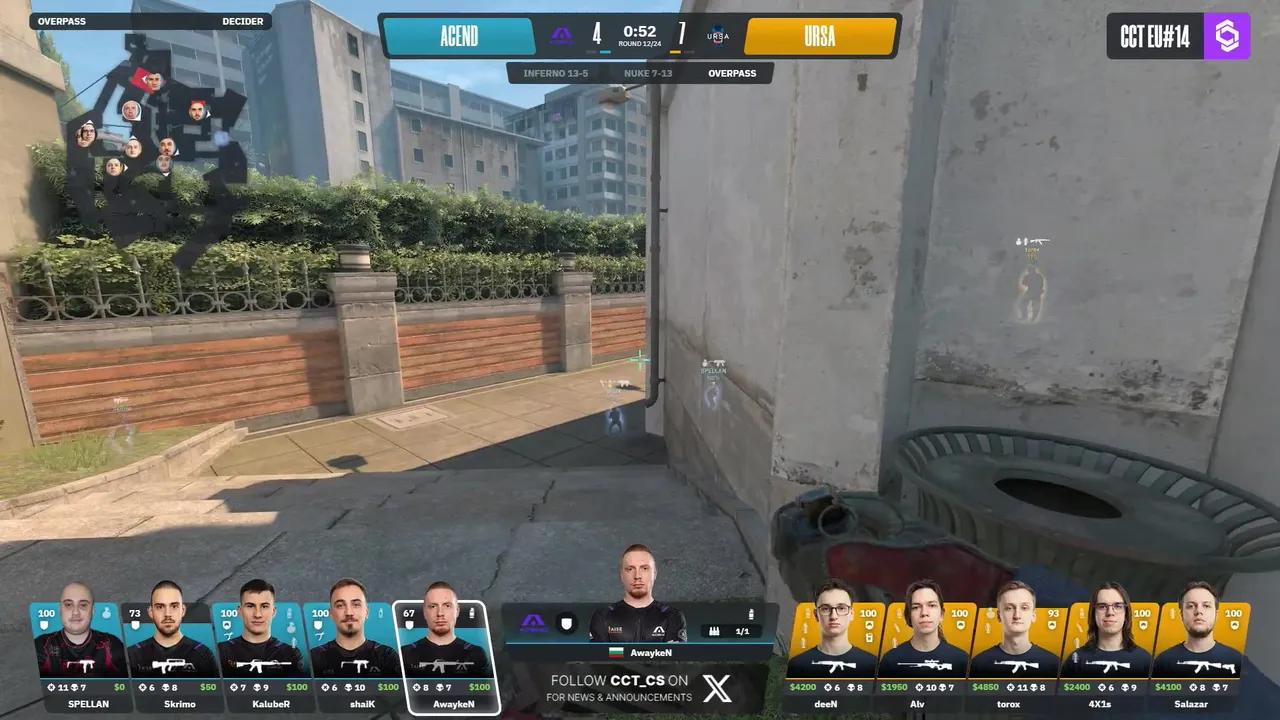Click the armor shield icon on SPELLAN's player card
1280x720 pixels.
click(x=43, y=623)
